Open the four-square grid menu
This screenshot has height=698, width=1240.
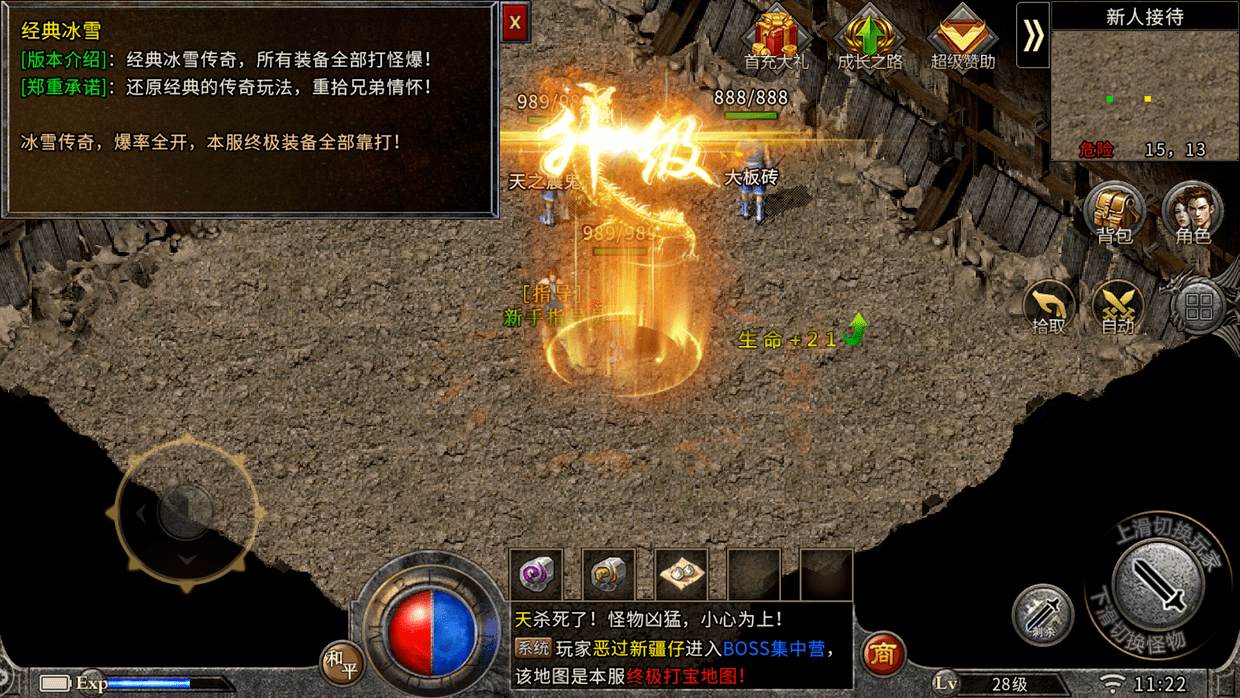point(1198,307)
